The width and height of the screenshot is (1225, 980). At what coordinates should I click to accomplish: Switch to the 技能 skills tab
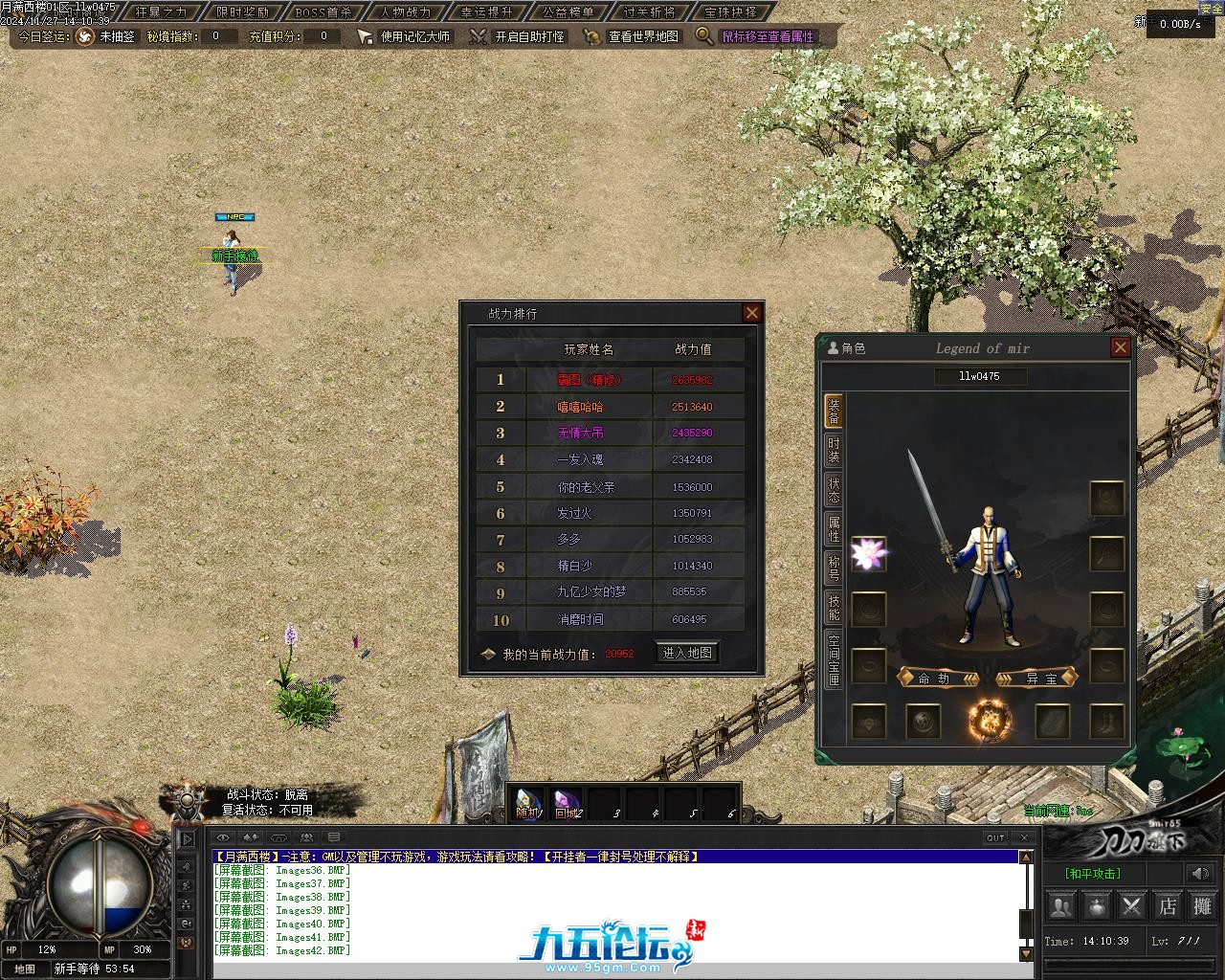(x=834, y=607)
